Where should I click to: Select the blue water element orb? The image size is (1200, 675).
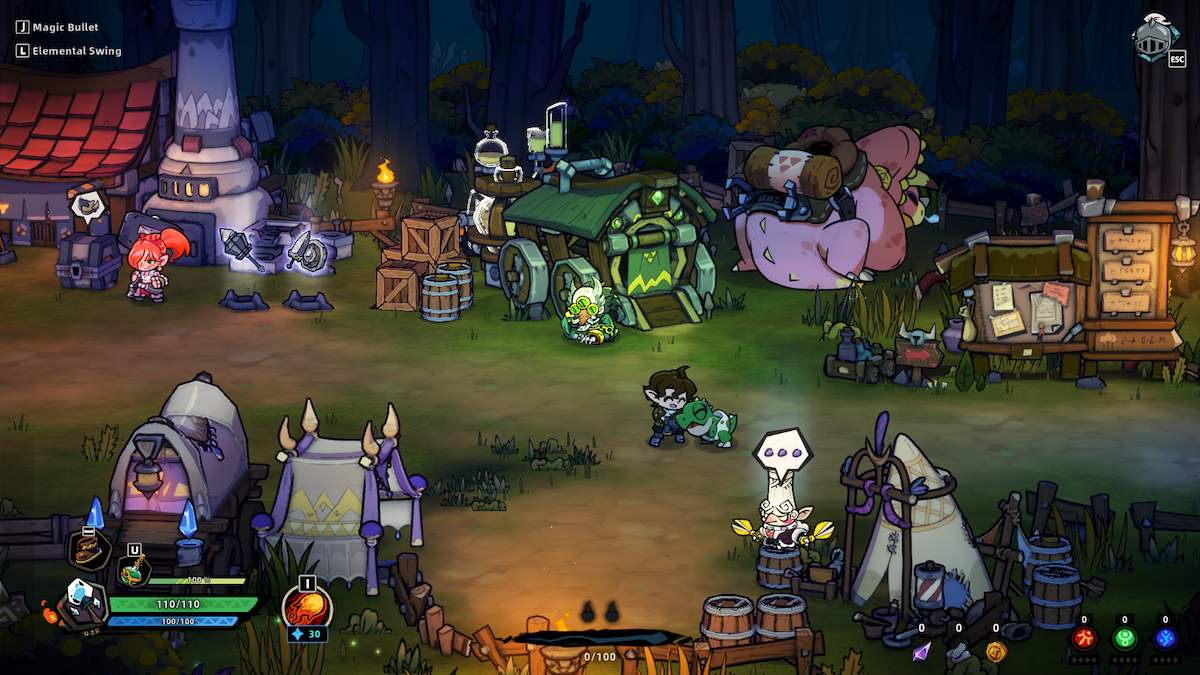tap(1165, 638)
